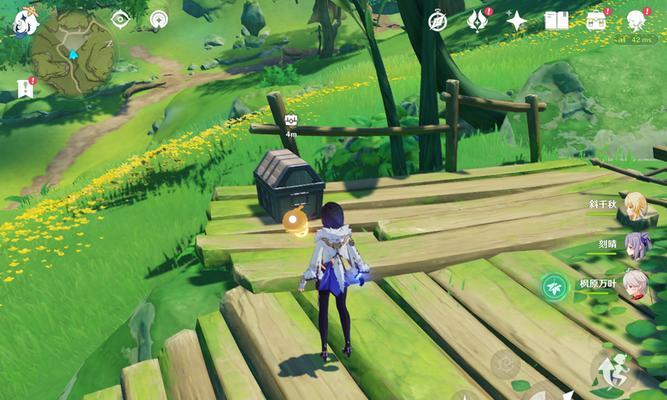
Task: Open the backpack inventory
Action: point(596,21)
